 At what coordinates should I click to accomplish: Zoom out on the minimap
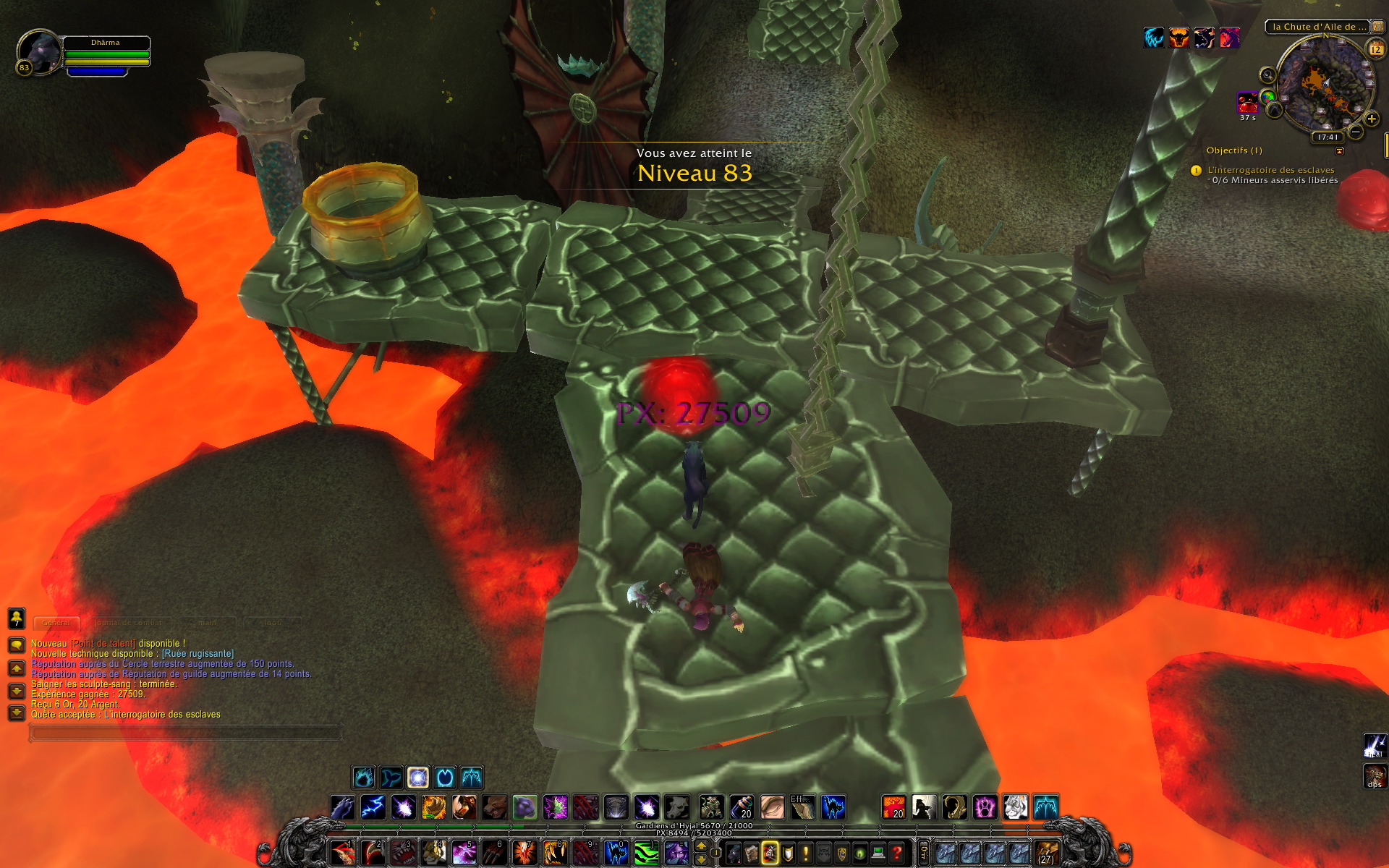[x=1356, y=132]
